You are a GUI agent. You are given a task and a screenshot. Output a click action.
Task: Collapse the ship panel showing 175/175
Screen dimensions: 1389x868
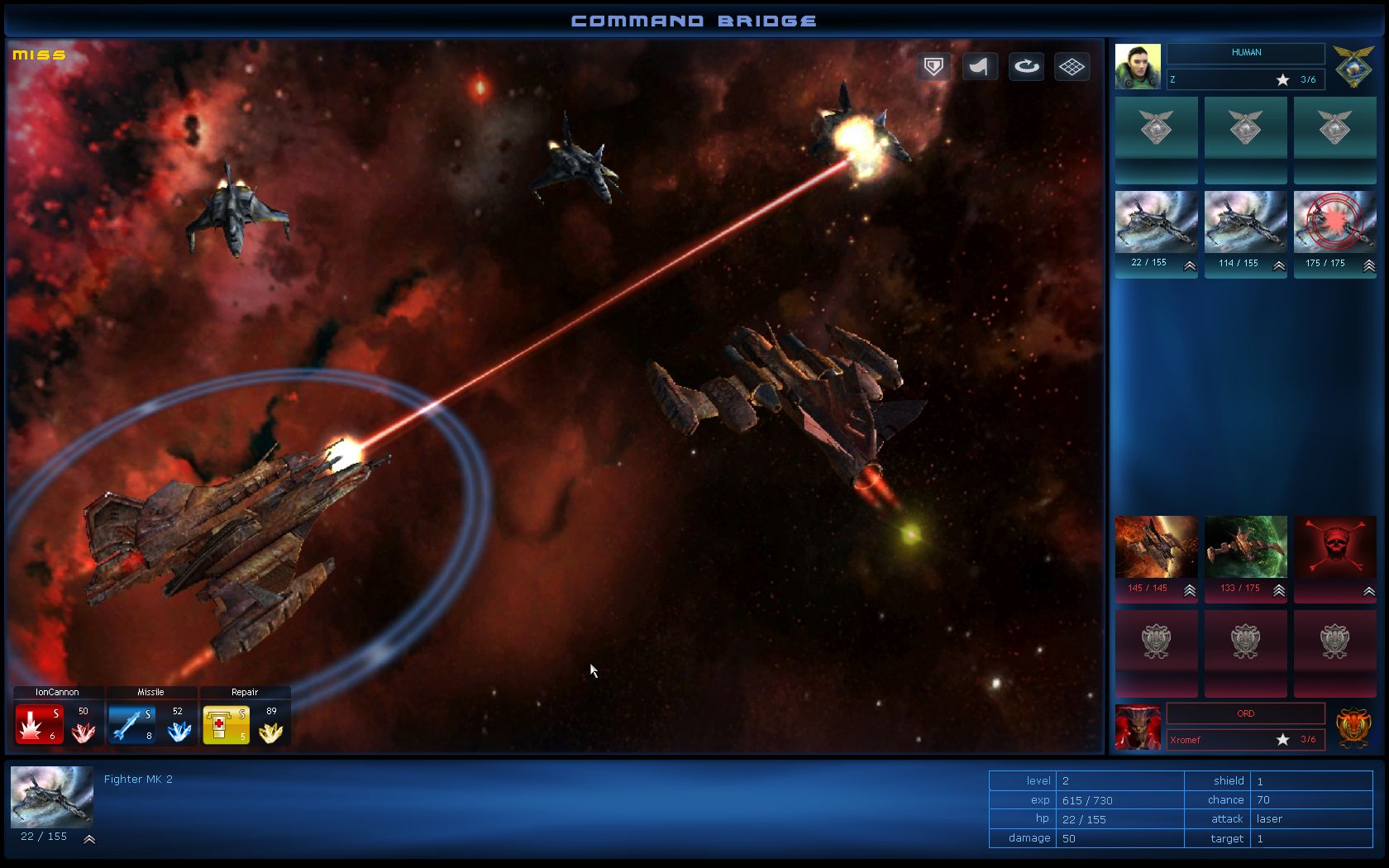point(1368,267)
